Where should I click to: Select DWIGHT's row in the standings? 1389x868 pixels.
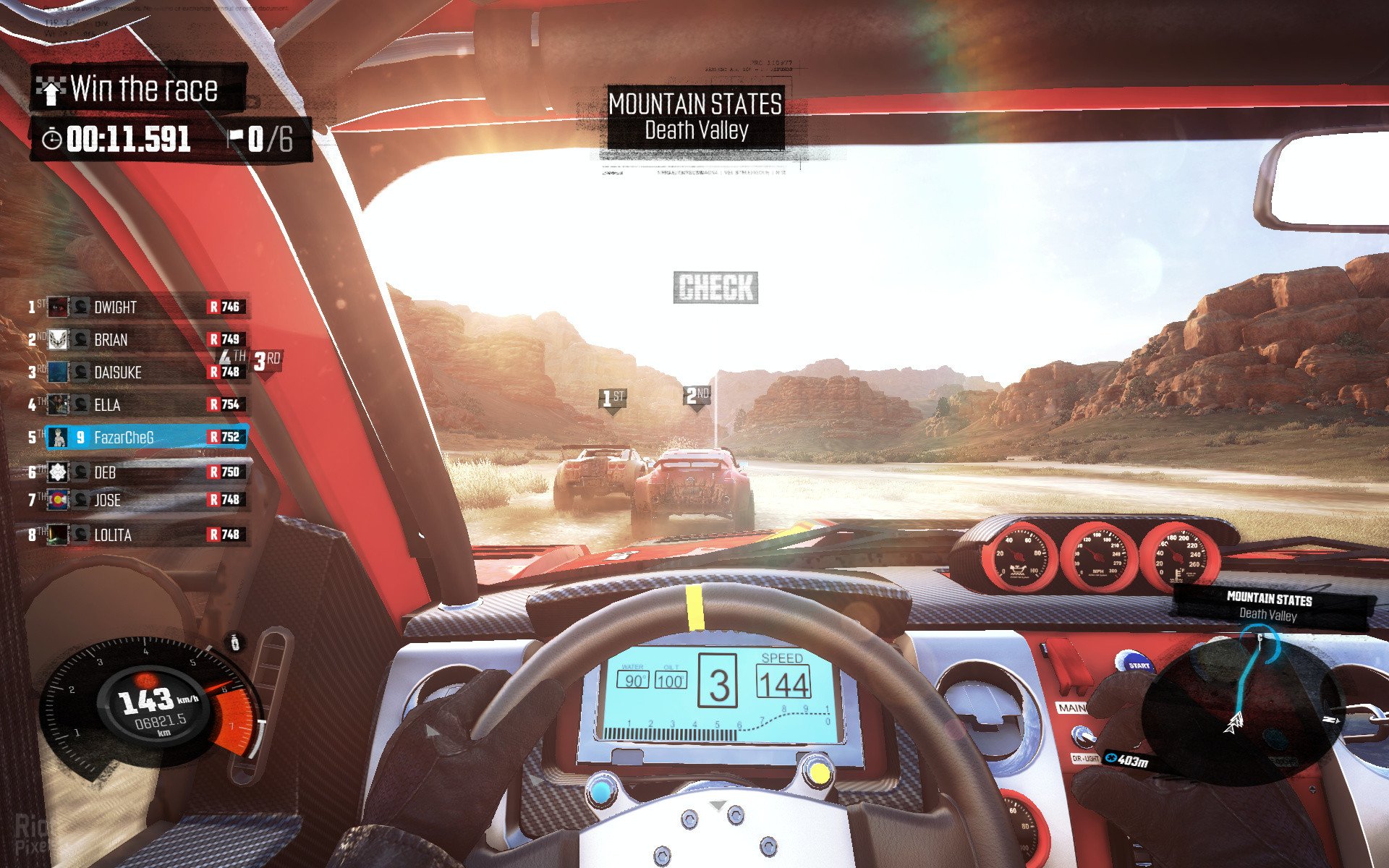137,307
